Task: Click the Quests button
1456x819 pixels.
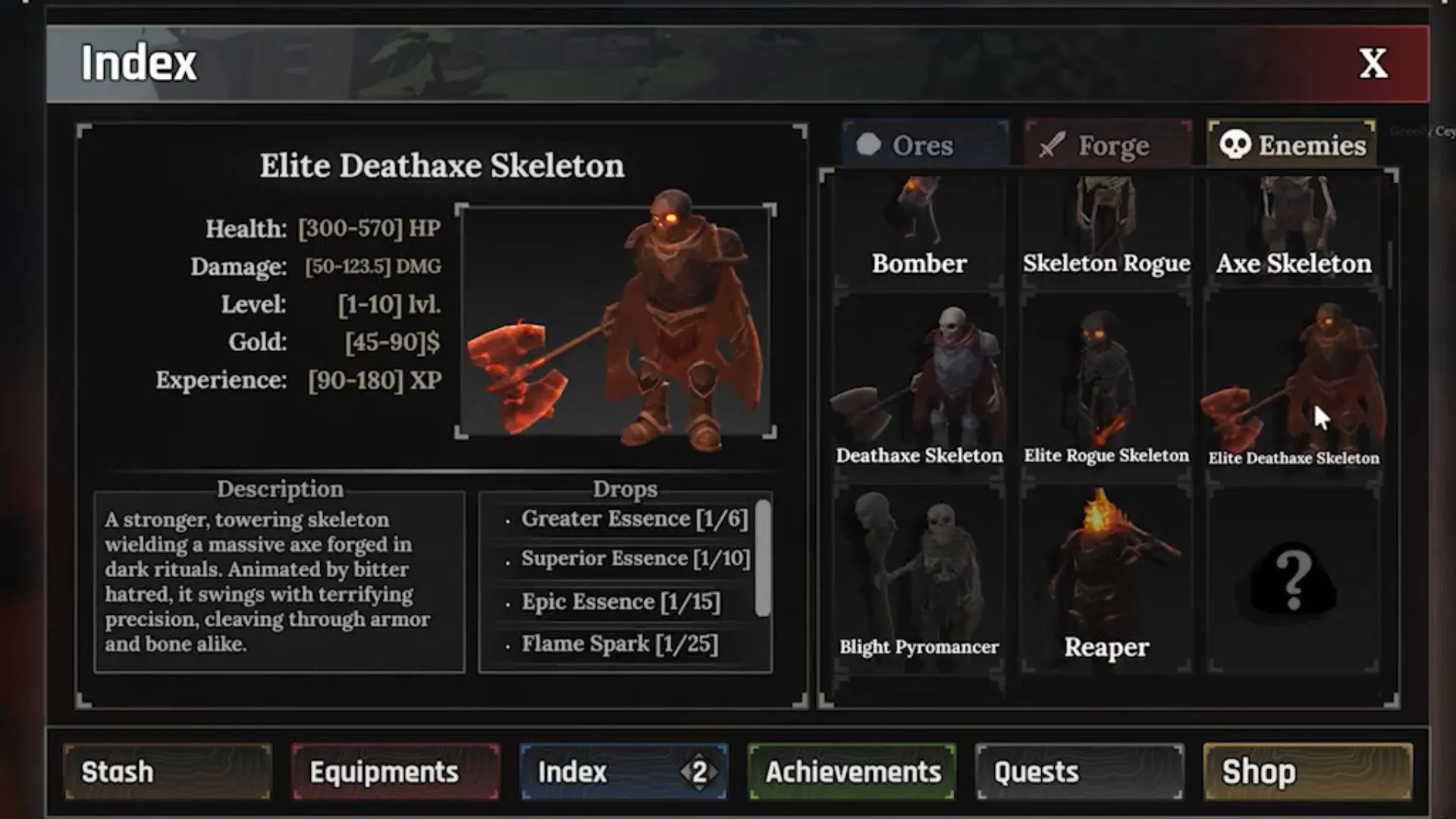Action: click(x=1080, y=771)
